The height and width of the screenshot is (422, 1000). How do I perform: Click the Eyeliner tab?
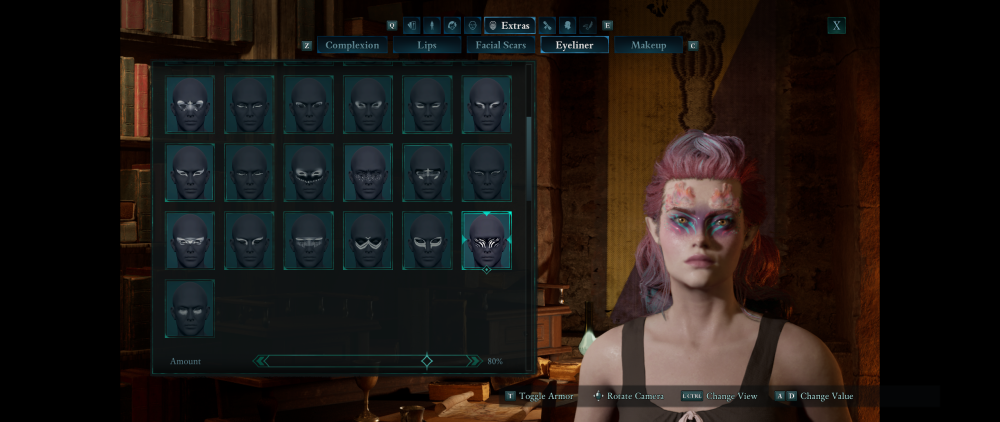point(574,45)
